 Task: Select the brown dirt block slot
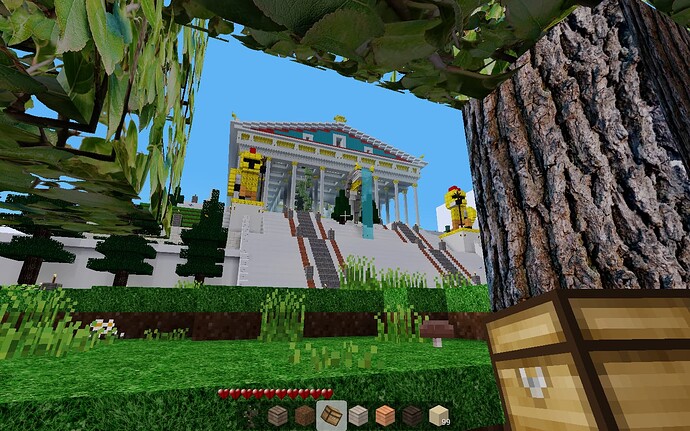pyautogui.click(x=304, y=415)
